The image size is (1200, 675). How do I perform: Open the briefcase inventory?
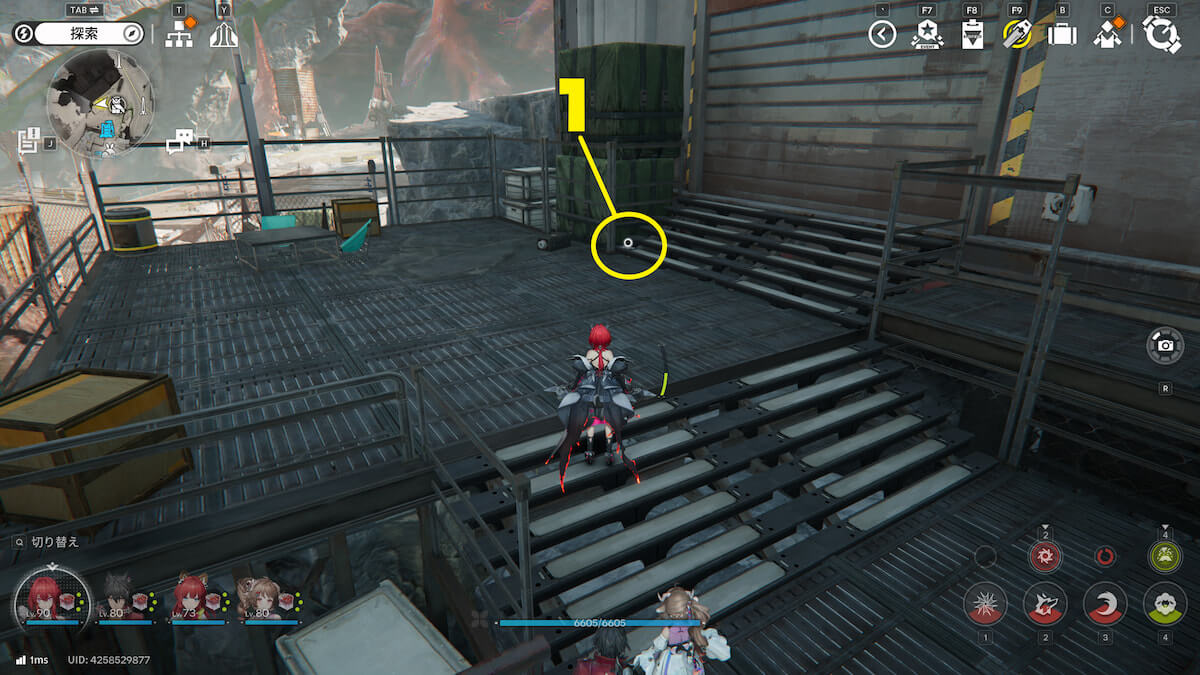point(1061,36)
